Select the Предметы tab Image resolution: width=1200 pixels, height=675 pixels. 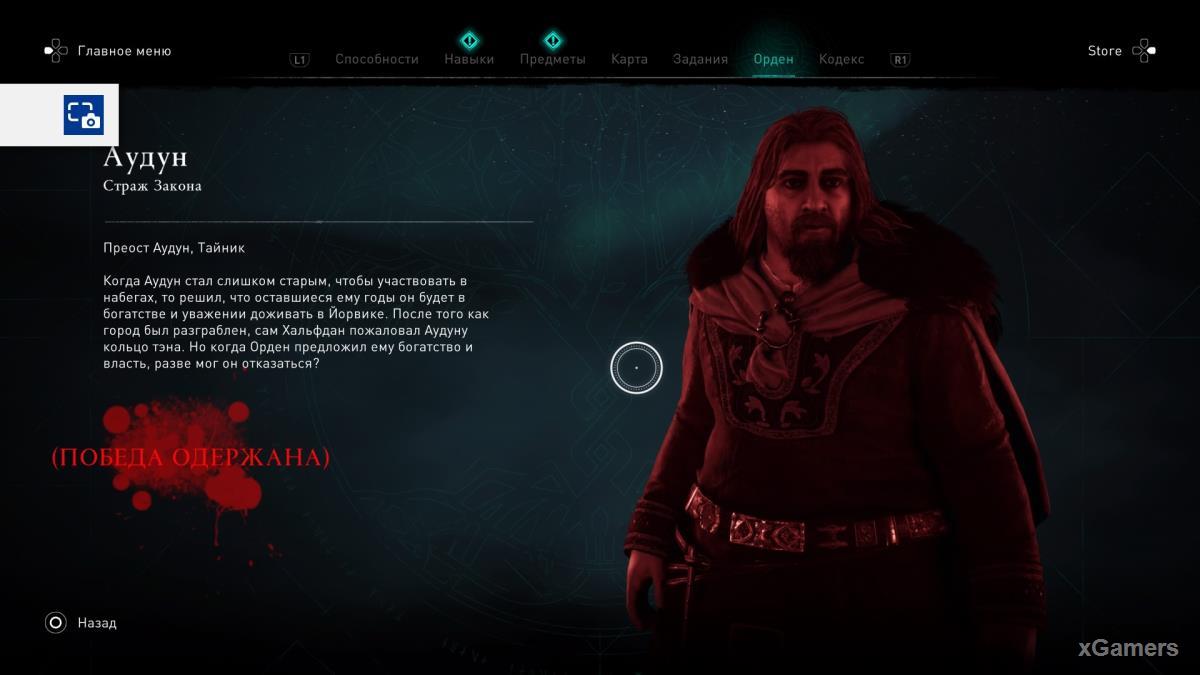552,59
